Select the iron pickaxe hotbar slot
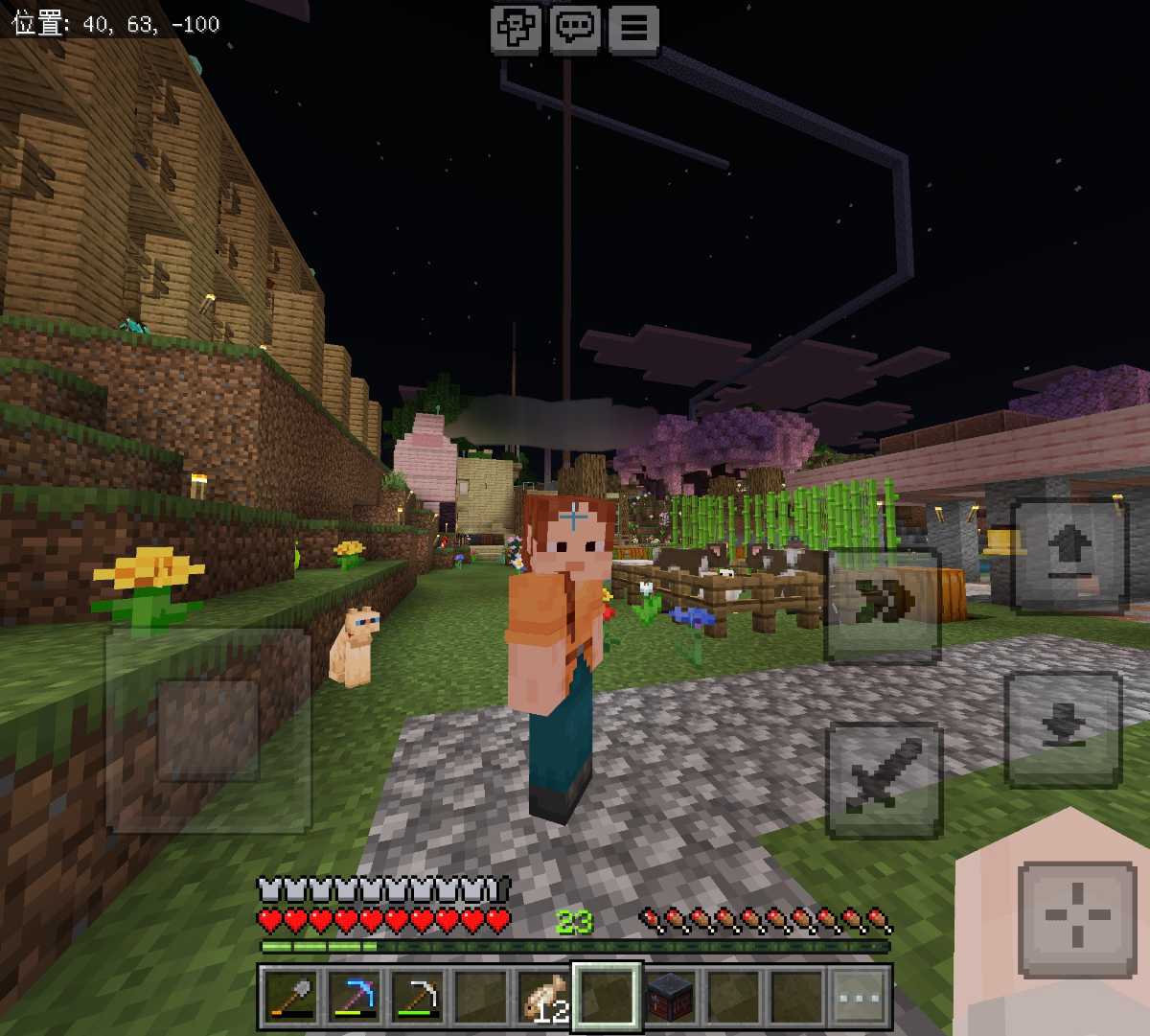 [x=417, y=997]
